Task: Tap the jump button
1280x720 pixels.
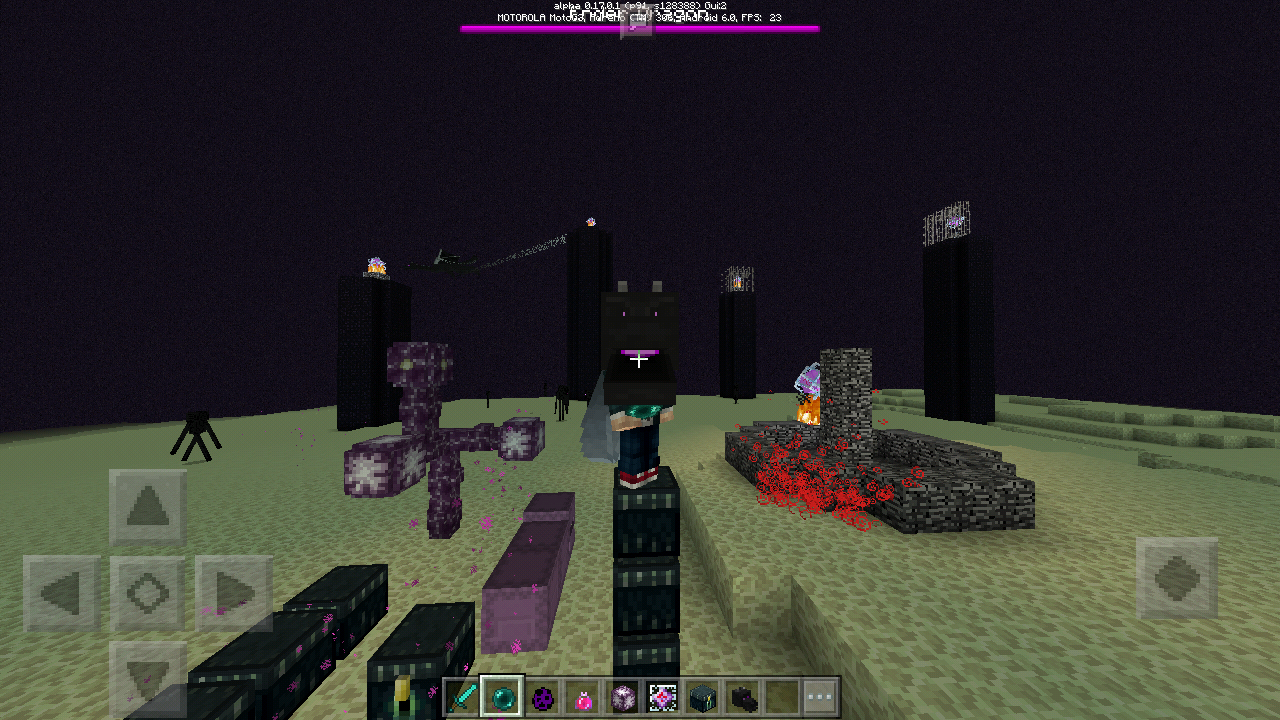Action: (1177, 579)
